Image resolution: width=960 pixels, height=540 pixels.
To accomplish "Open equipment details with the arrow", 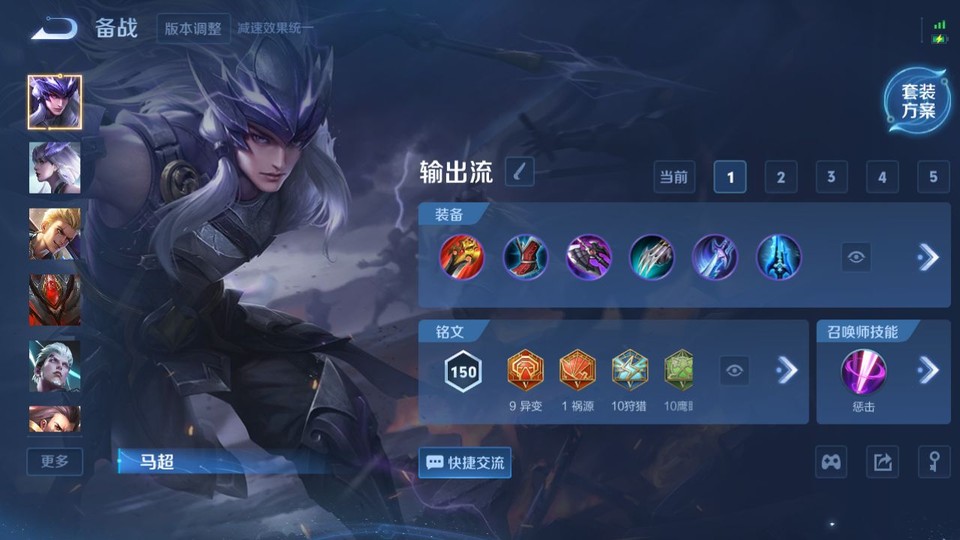I will click(x=928, y=257).
